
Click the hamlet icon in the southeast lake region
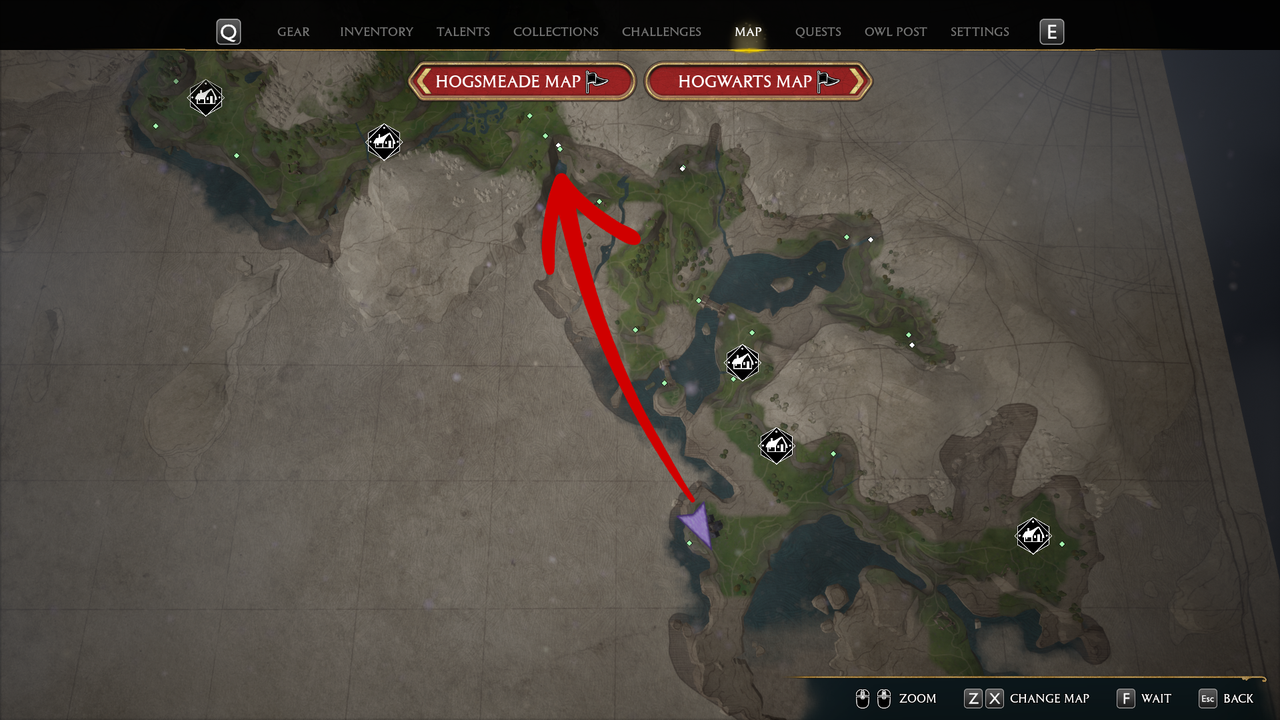(x=1033, y=536)
